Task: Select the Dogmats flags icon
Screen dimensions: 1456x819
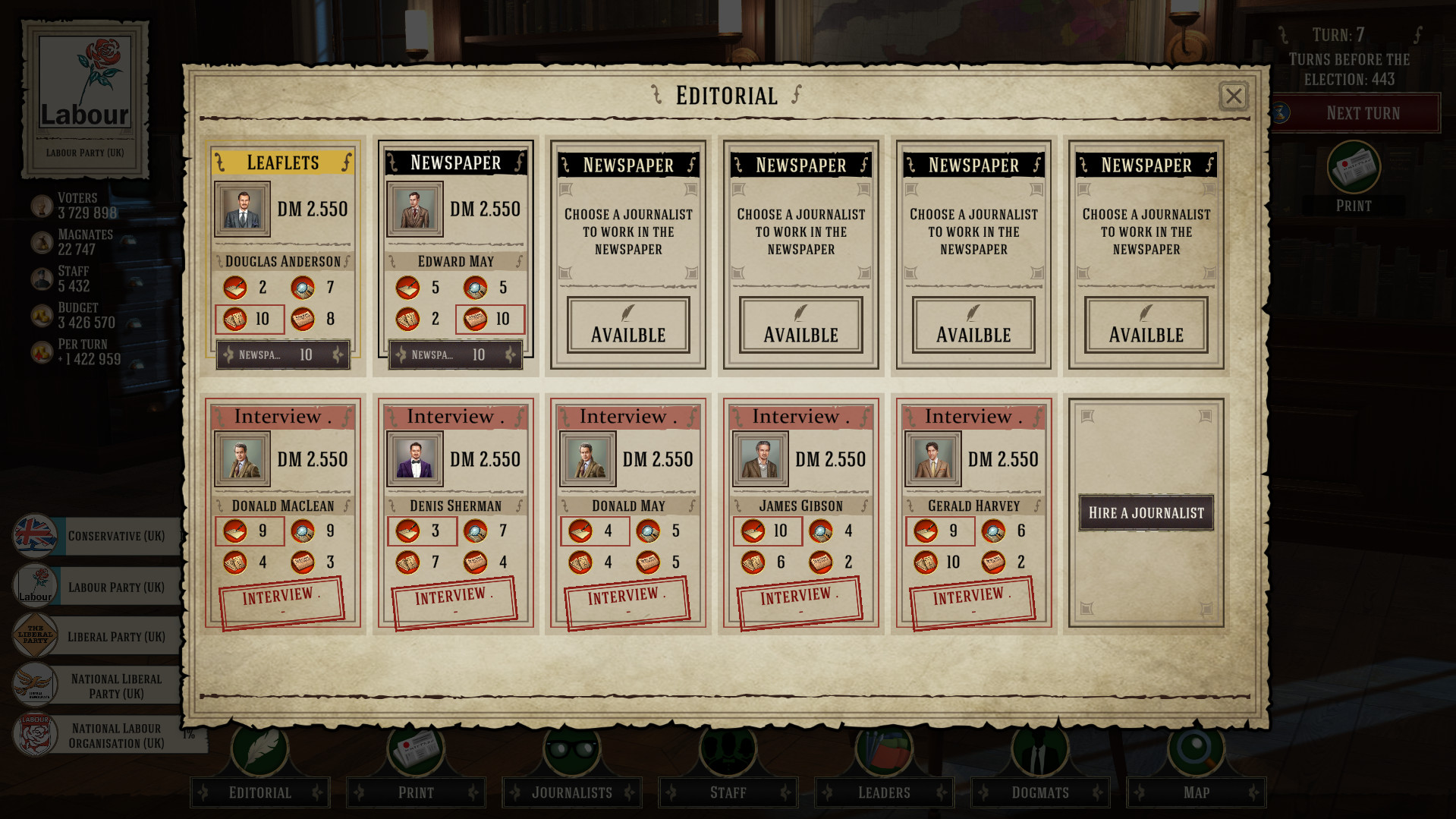Action: click(x=1039, y=751)
